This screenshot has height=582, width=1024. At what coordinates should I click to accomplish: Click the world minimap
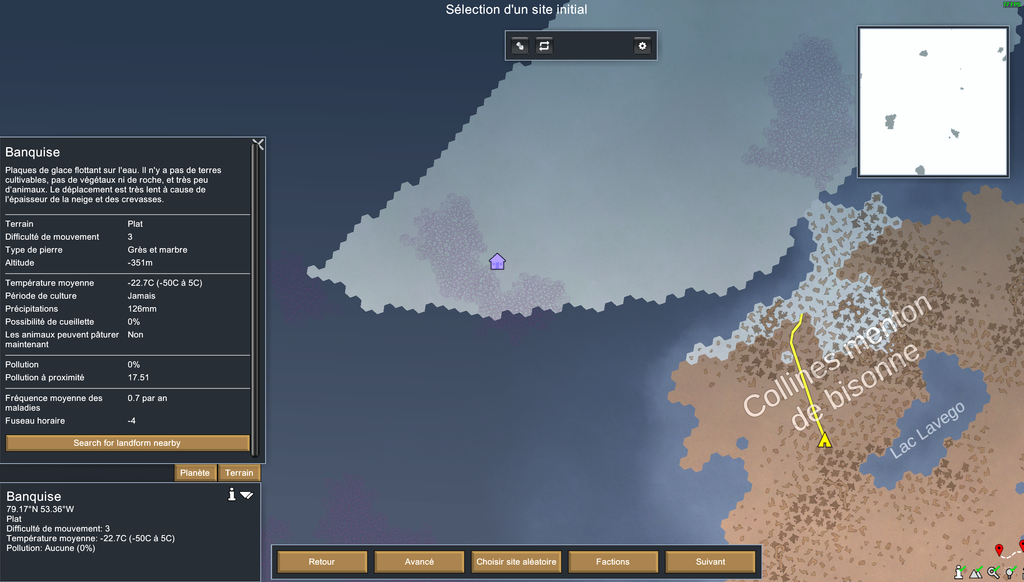[x=933, y=101]
